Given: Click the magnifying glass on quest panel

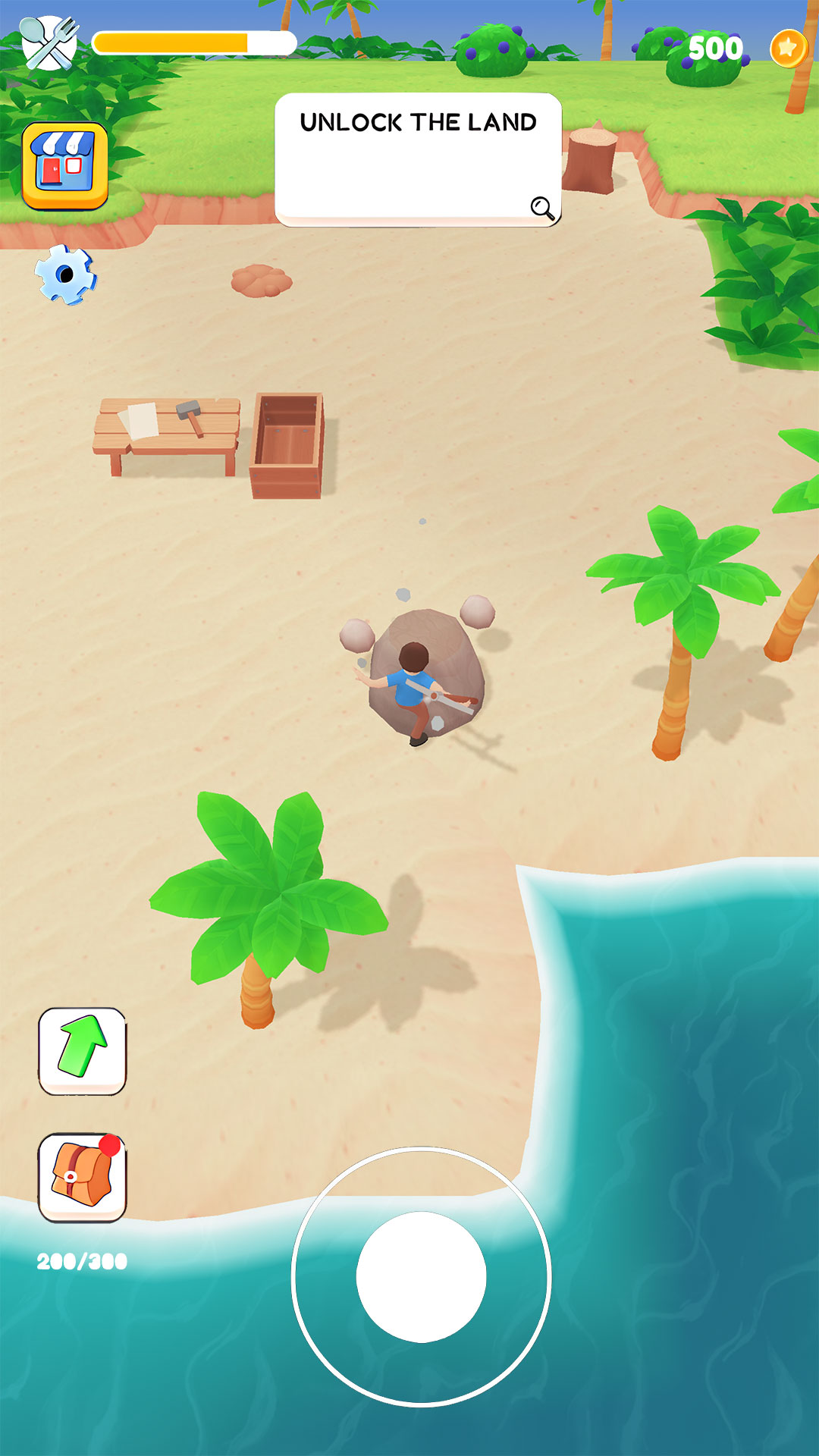Looking at the screenshot, I should pyautogui.click(x=542, y=208).
